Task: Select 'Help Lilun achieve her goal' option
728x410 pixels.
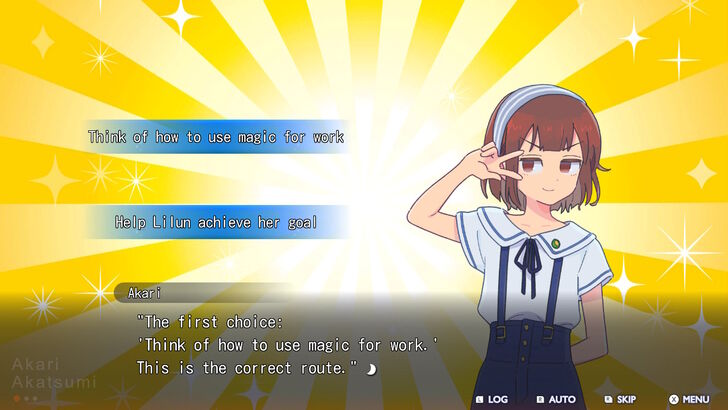Action: tap(215, 222)
